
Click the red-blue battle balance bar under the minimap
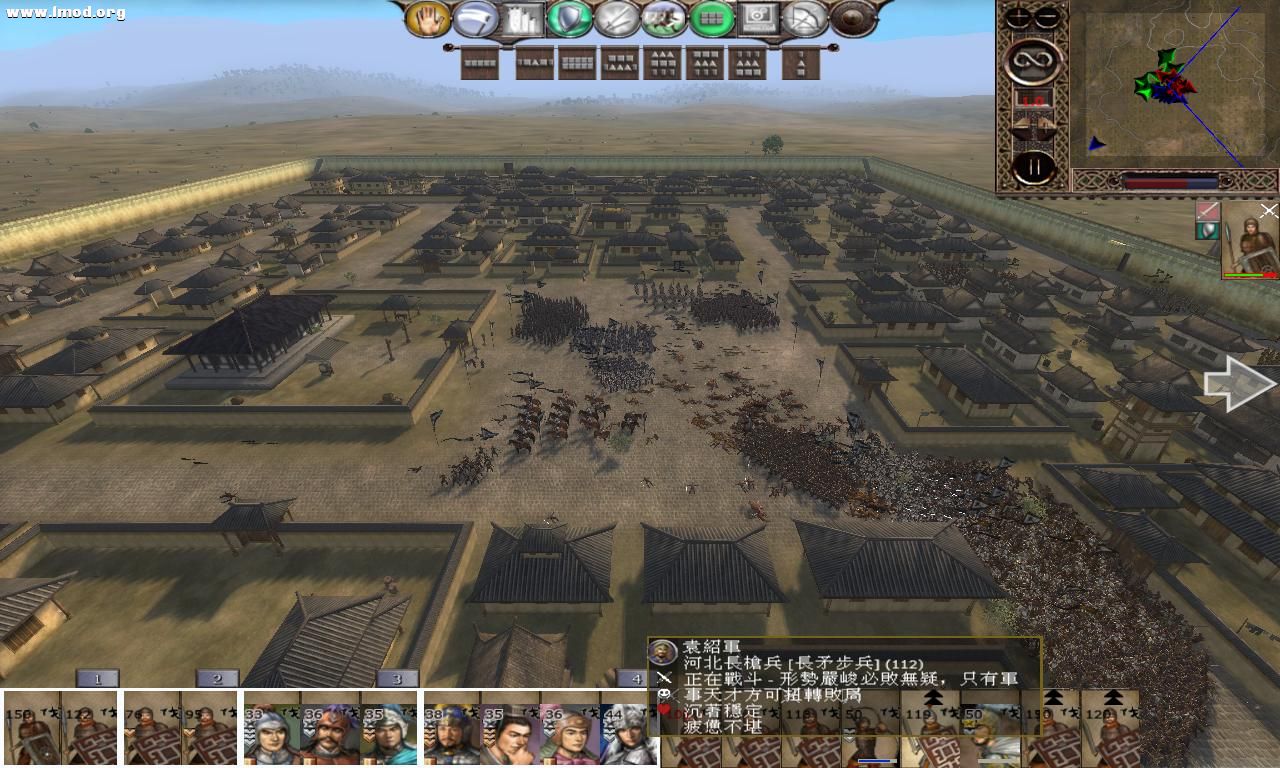[x=1170, y=182]
